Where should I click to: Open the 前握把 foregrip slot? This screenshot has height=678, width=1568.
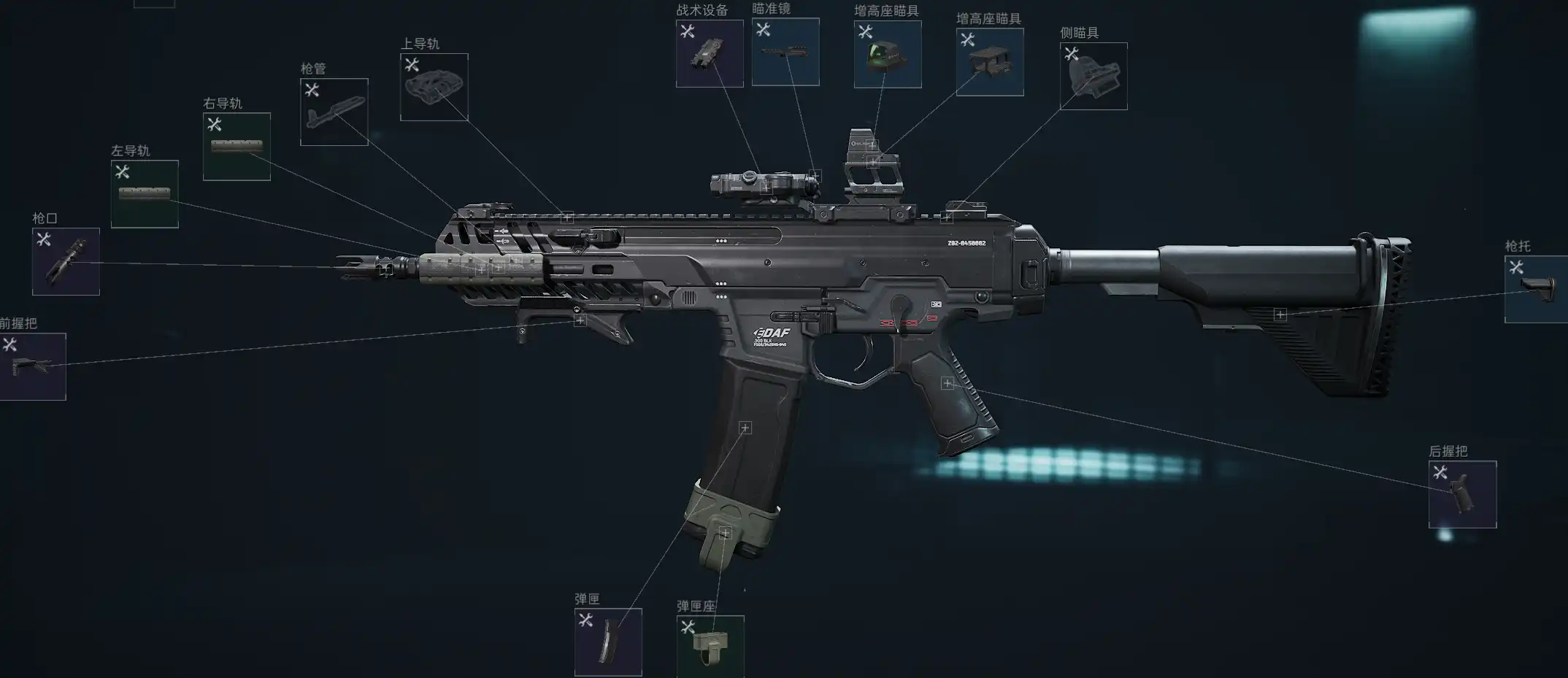33,366
